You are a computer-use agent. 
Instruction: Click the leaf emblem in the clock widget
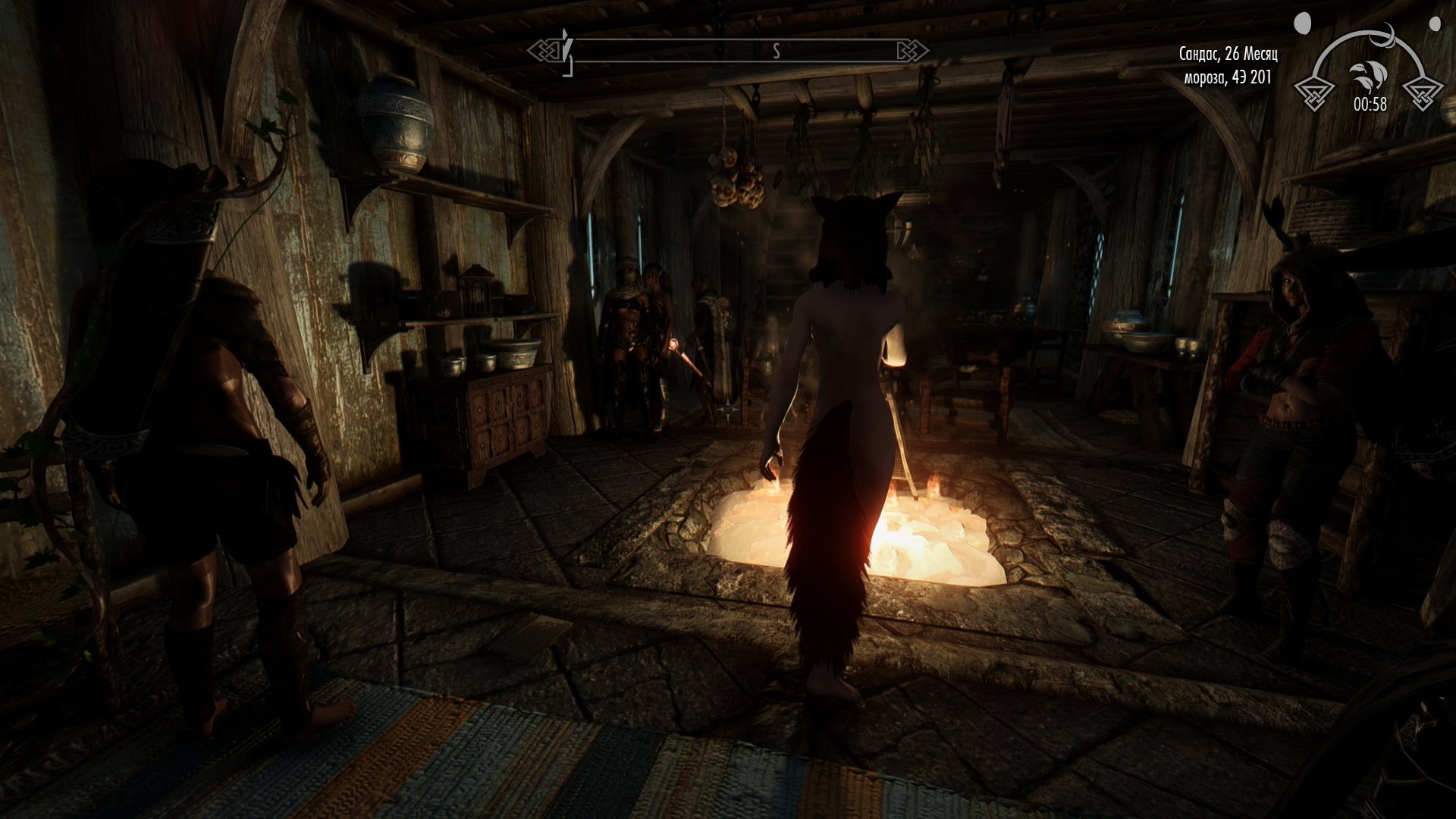[x=1367, y=77]
